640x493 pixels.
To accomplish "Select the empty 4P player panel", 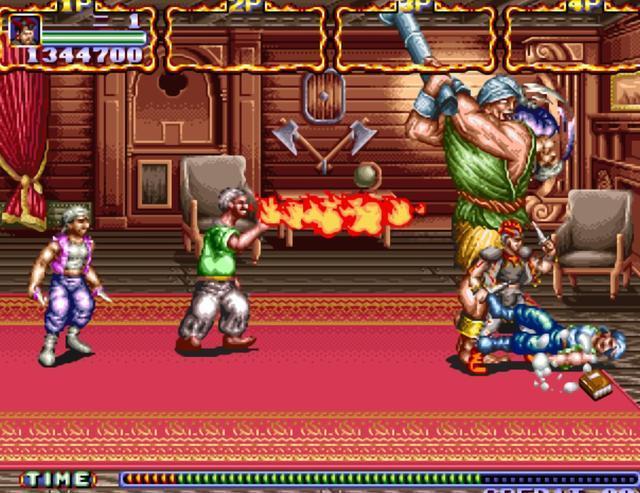I will tap(572, 38).
